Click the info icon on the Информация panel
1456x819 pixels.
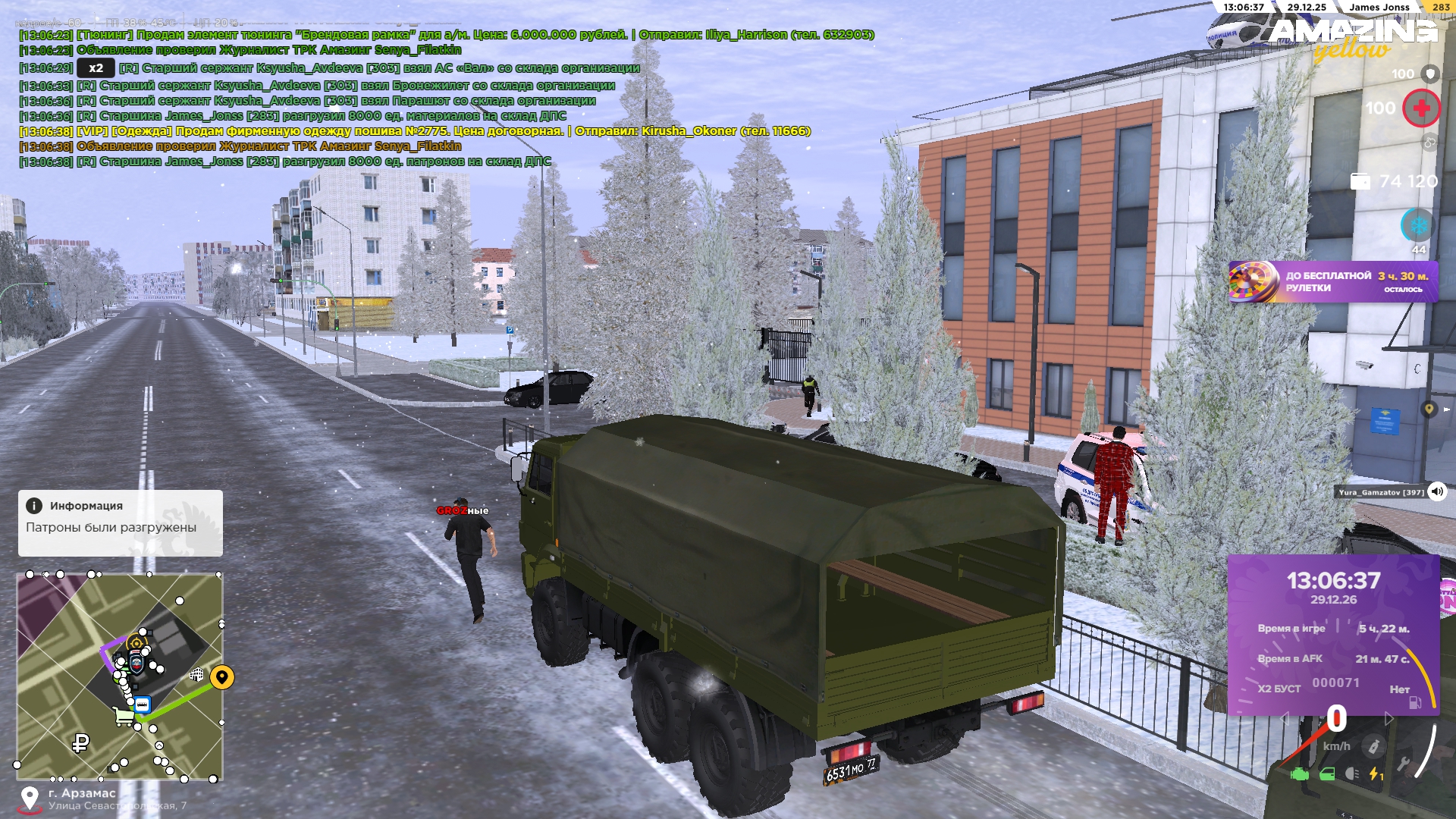(x=36, y=505)
